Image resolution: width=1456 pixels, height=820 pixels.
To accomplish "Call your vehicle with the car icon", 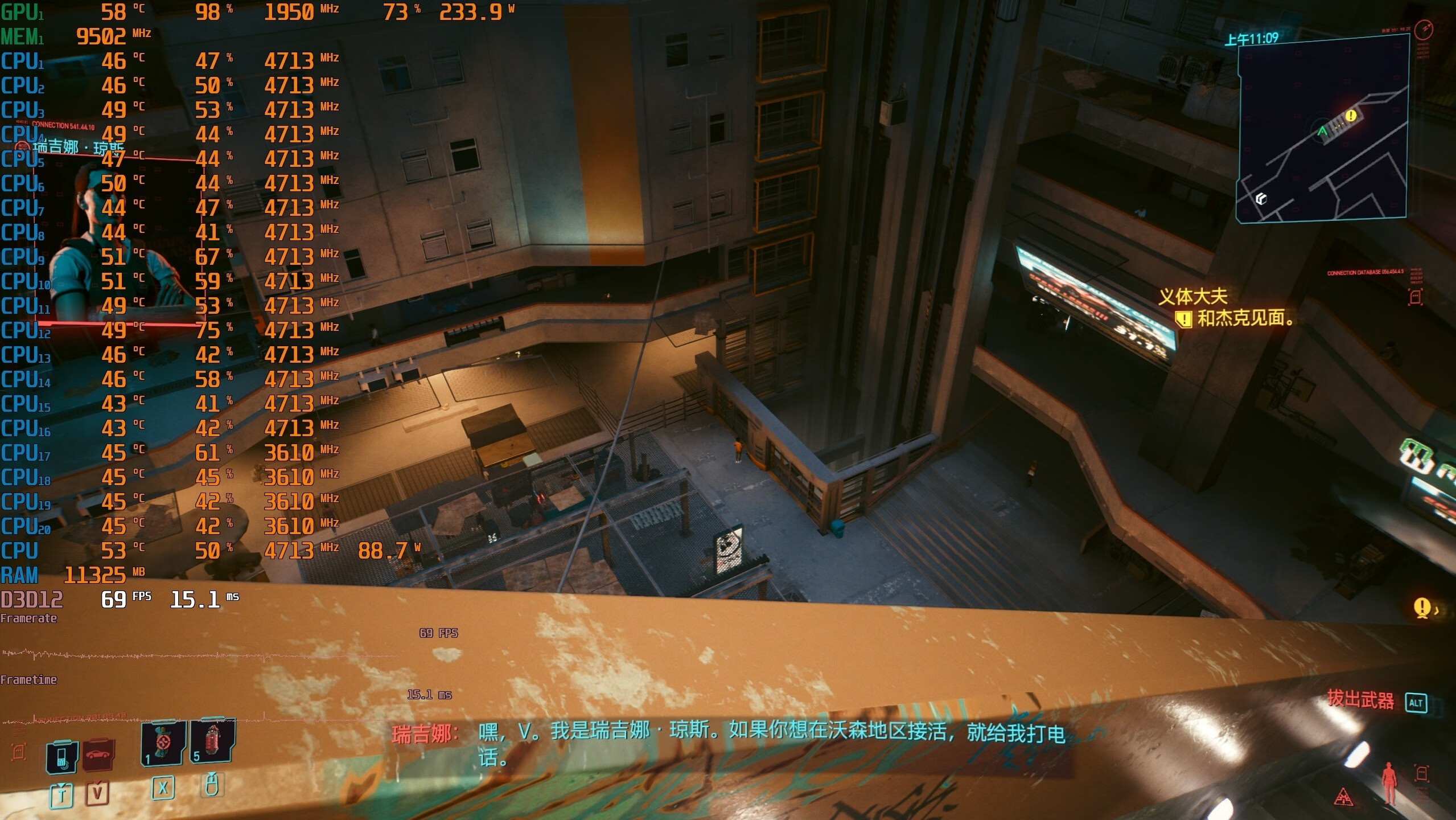I will (98, 755).
